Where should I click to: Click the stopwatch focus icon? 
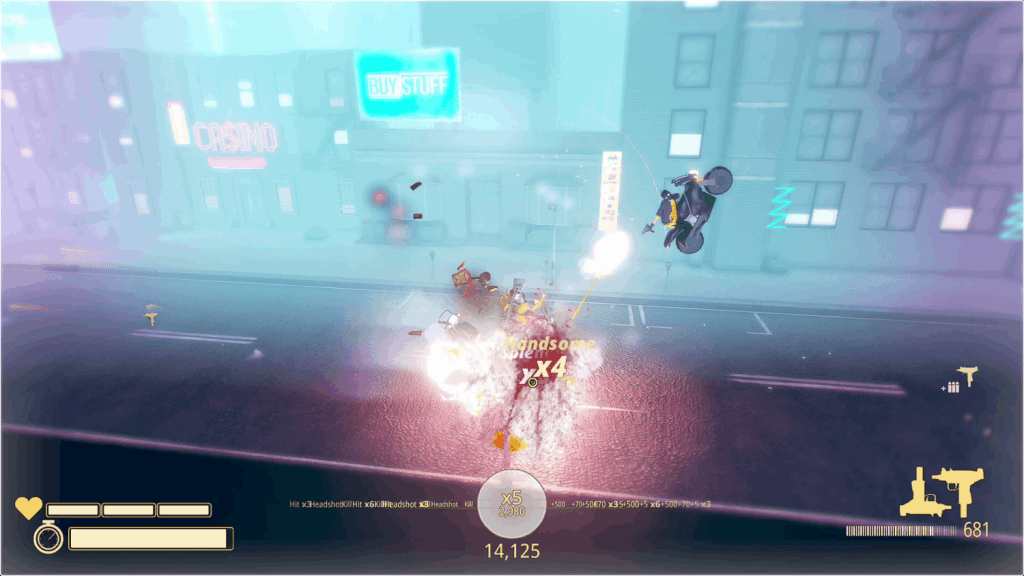(47, 538)
